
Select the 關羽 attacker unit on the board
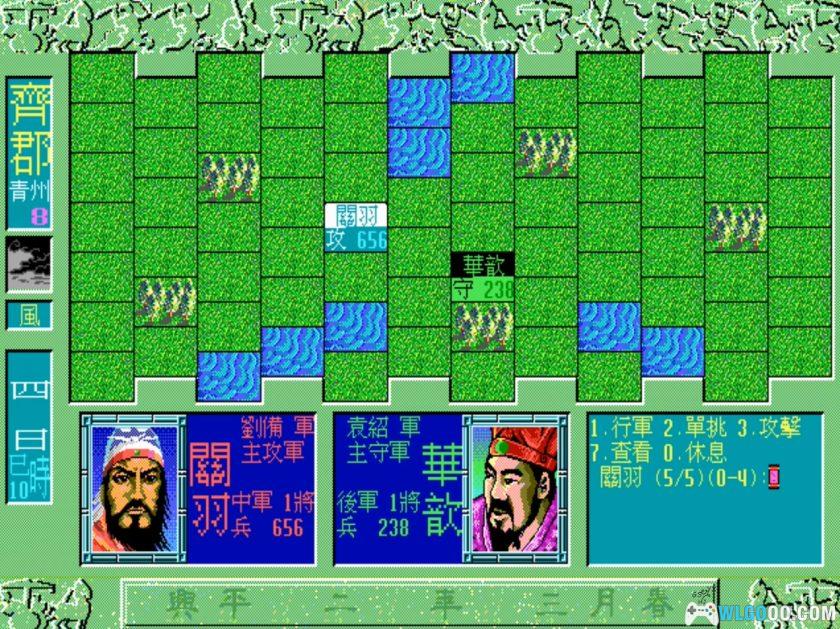(x=355, y=227)
